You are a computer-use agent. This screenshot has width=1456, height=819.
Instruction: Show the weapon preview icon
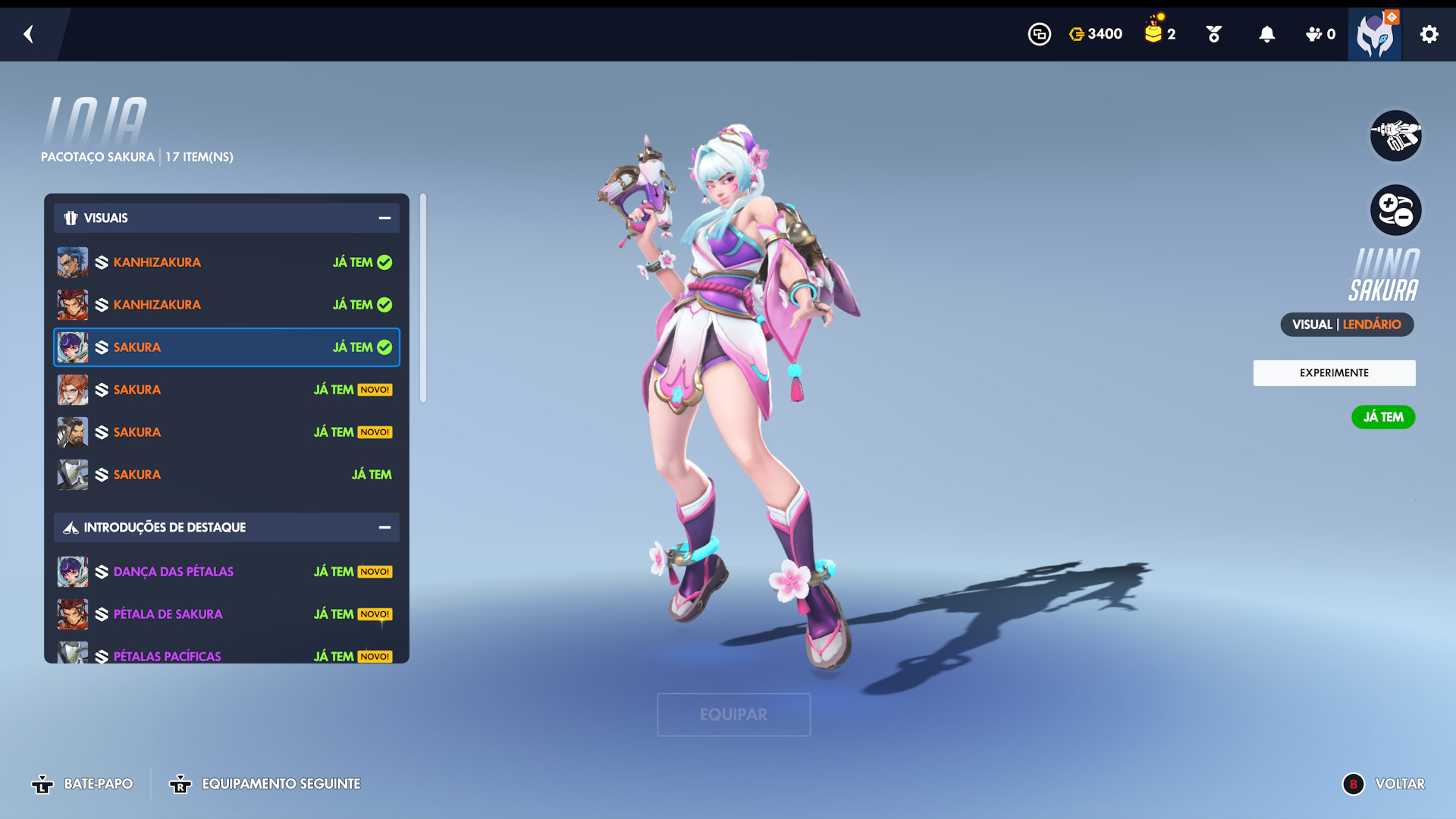pyautogui.click(x=1395, y=136)
